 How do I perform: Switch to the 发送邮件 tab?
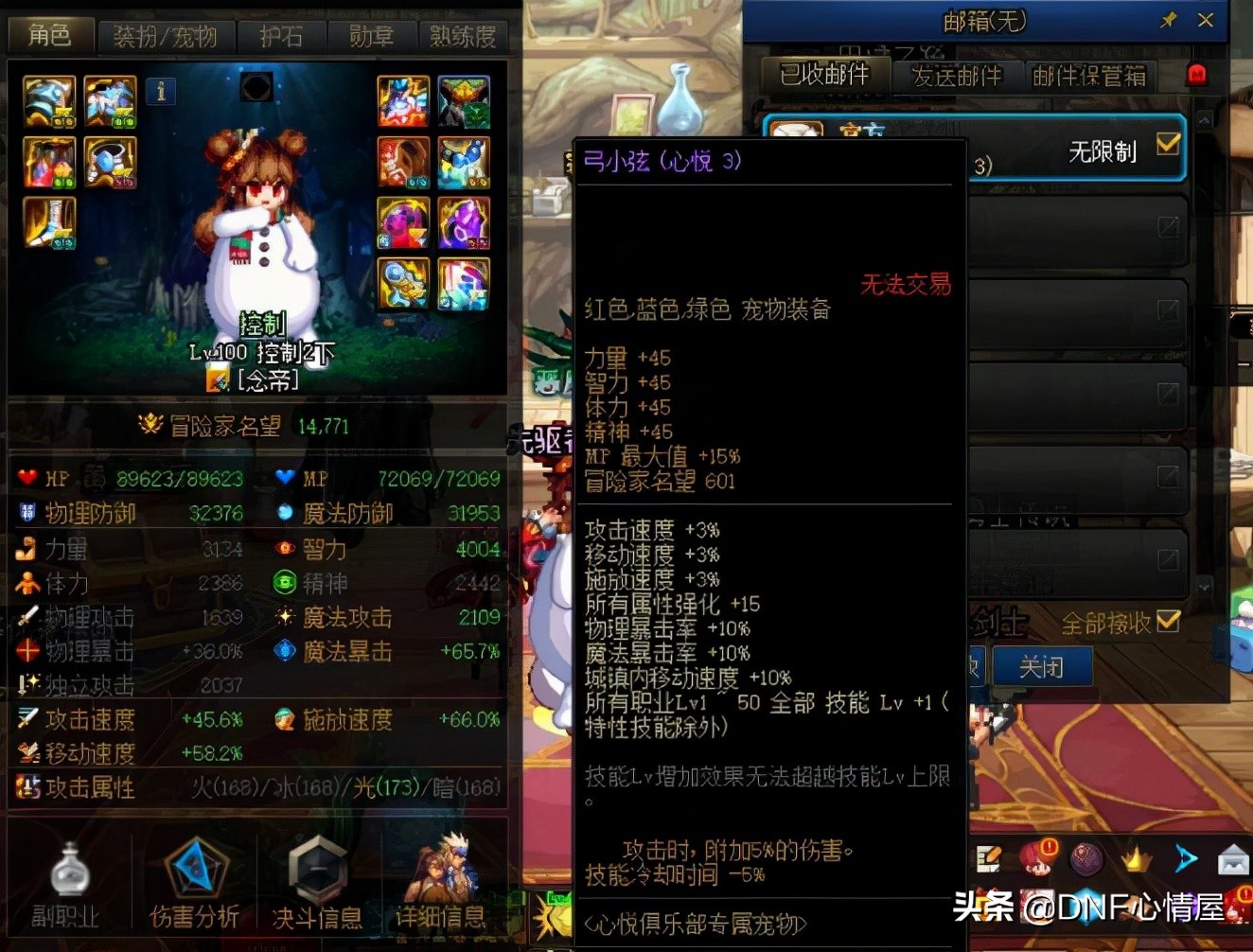(x=958, y=76)
